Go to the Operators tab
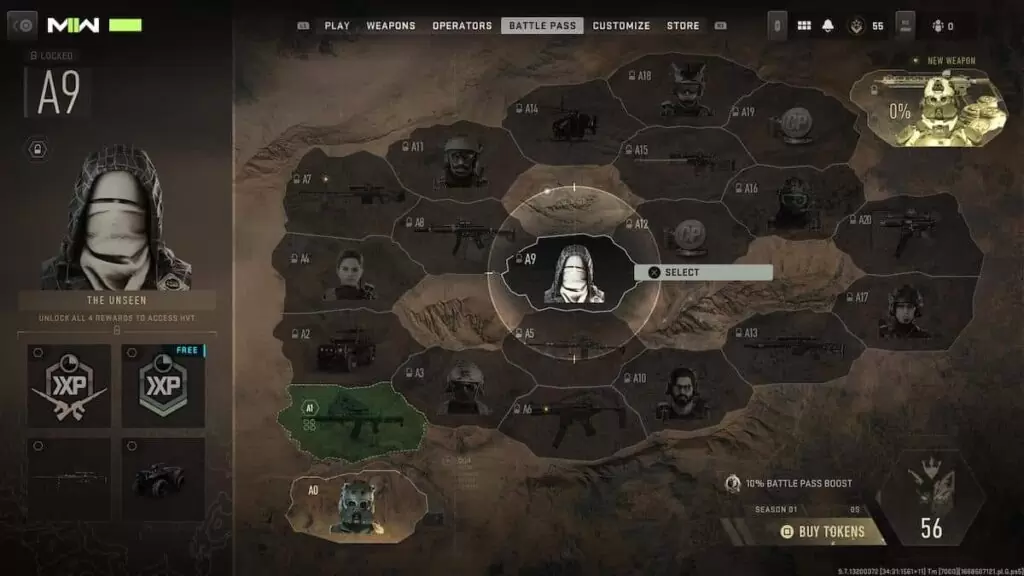 (x=462, y=26)
